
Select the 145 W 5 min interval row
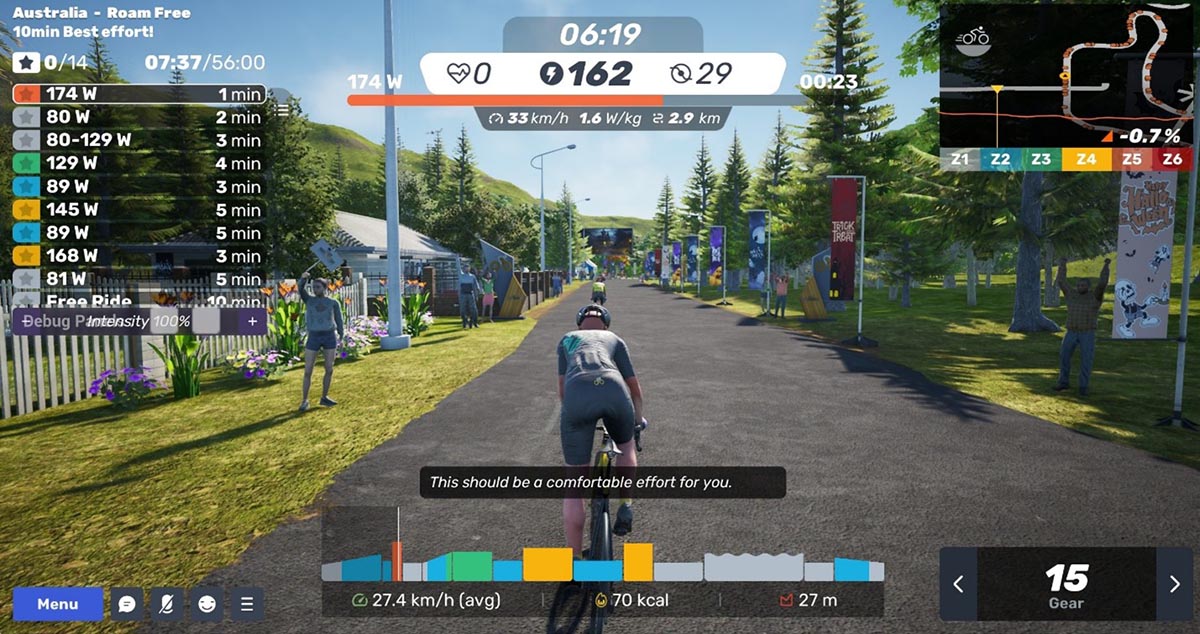(x=138, y=210)
